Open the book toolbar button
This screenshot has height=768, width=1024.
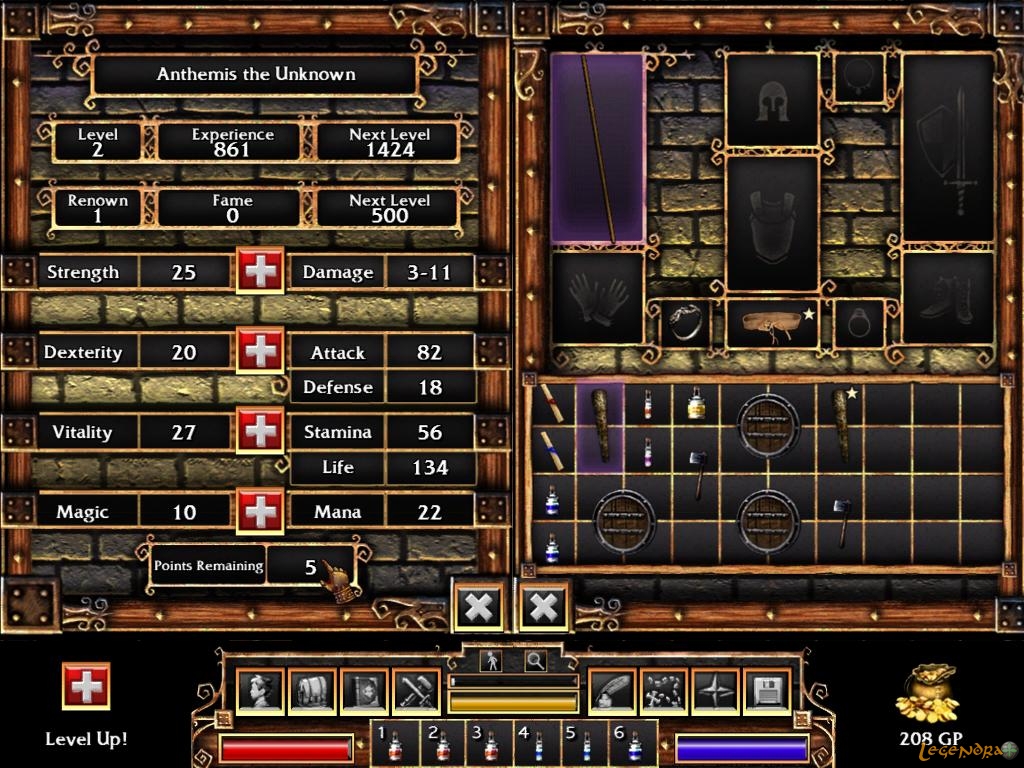point(364,691)
